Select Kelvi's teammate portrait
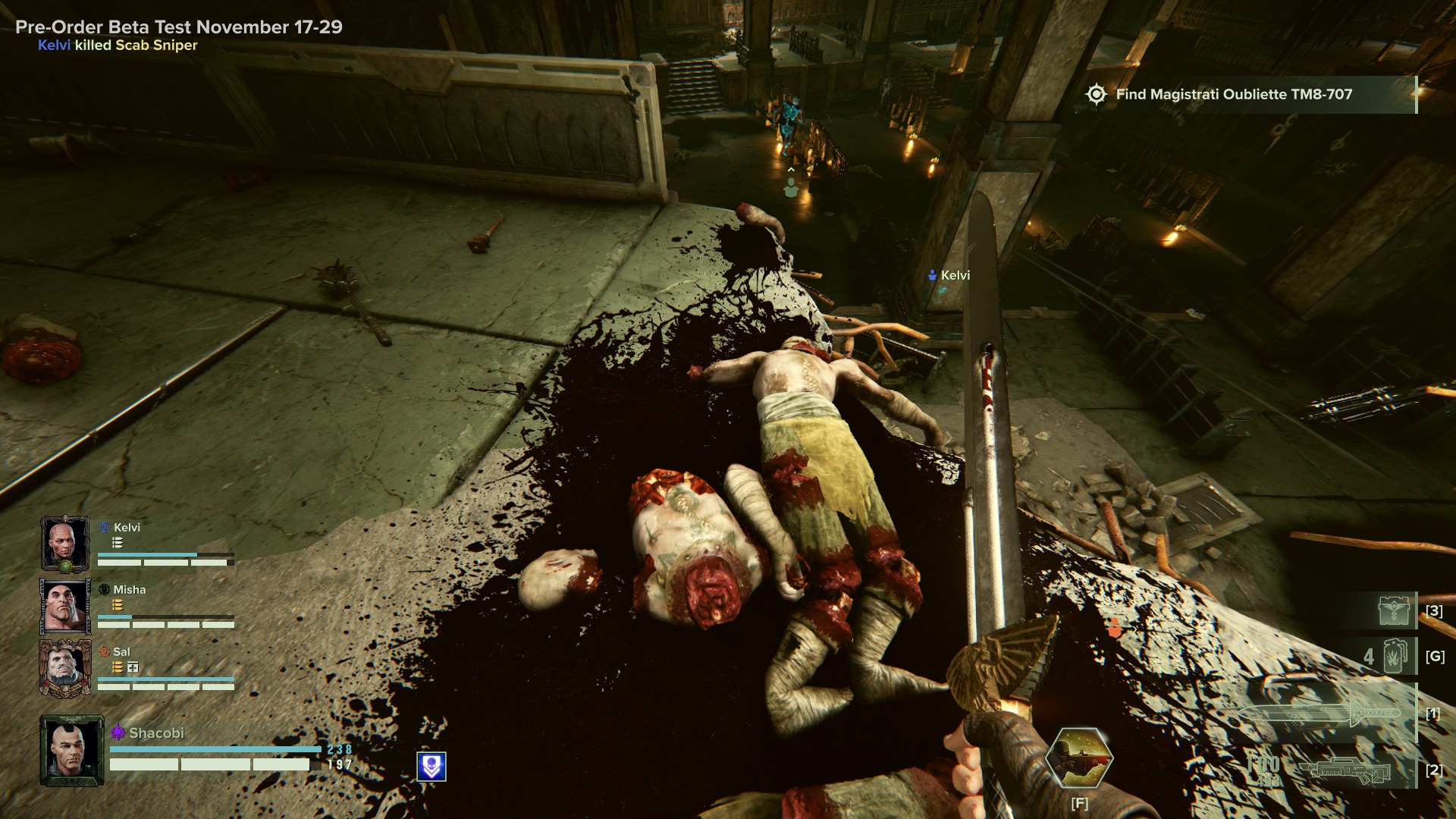The image size is (1456, 819). pos(64,543)
